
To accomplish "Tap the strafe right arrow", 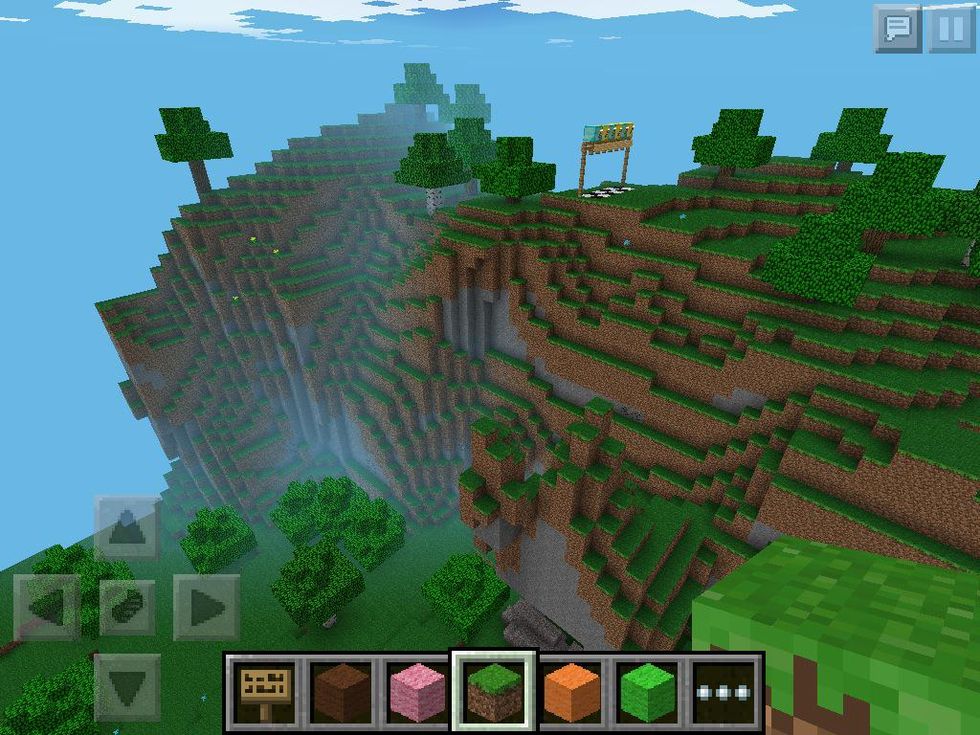I will pos(206,607).
